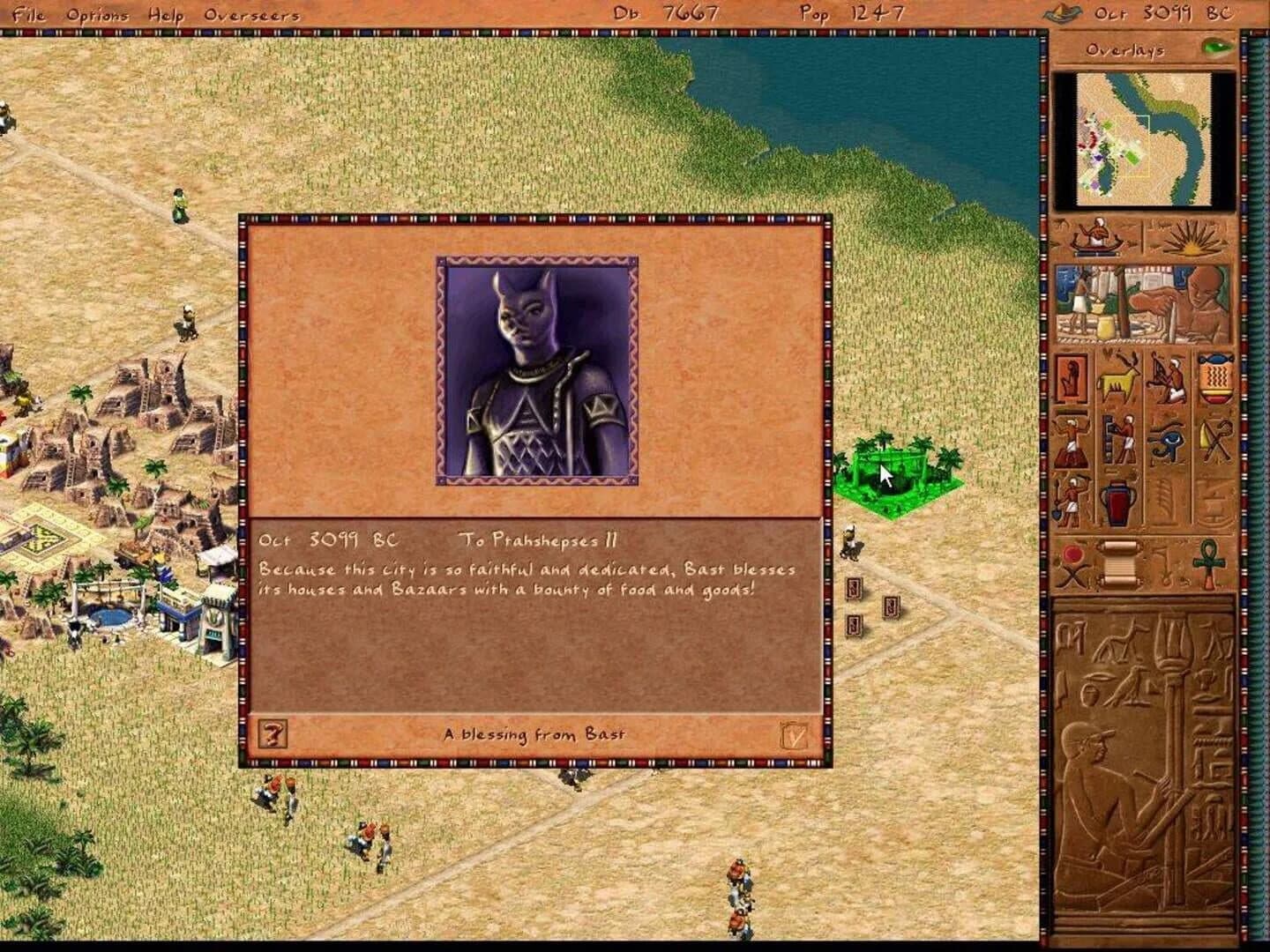Select the crook and flail administration icon
Viewport: 1270px width, 952px height.
(1215, 439)
